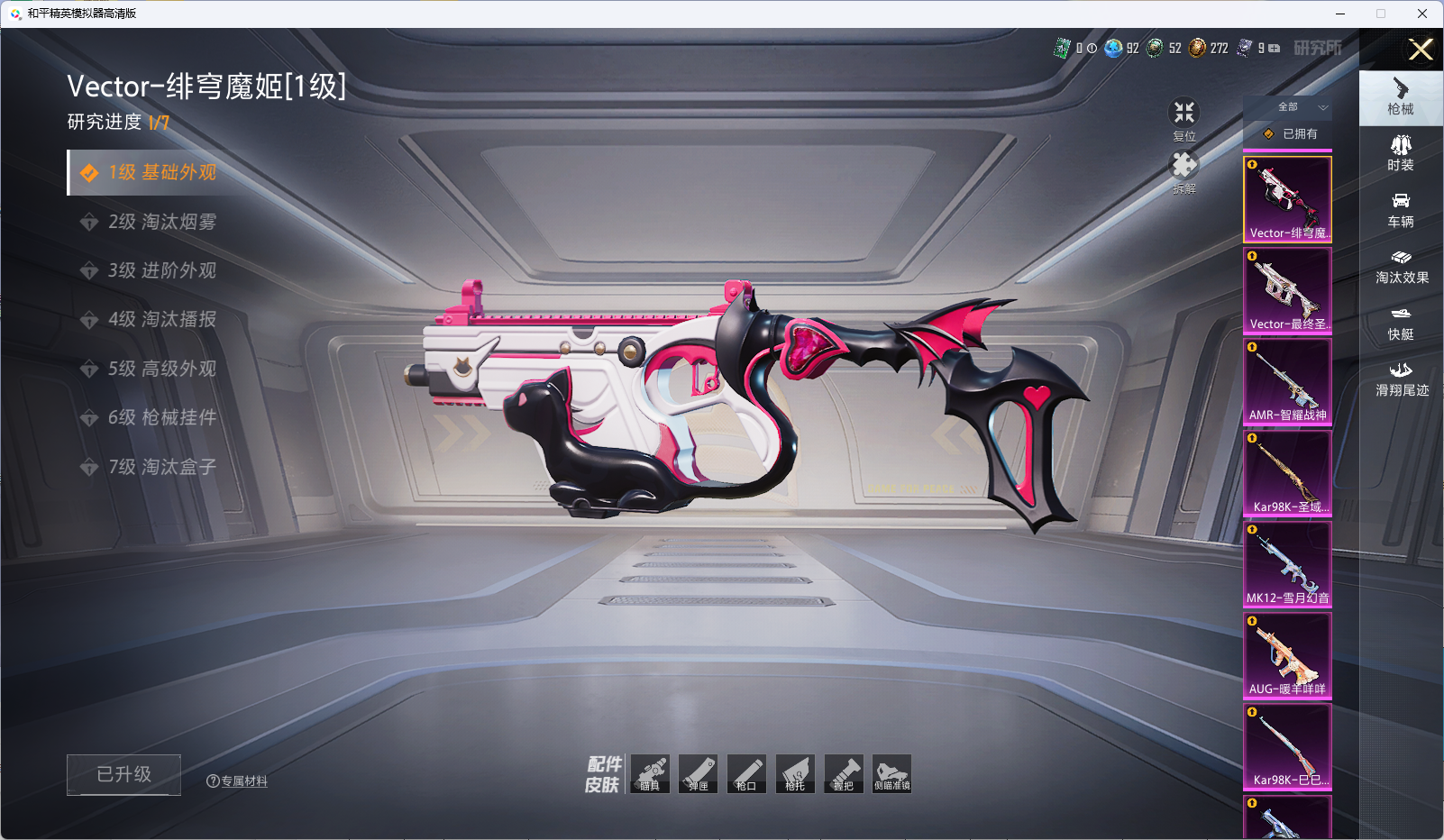Choose the 3级 进阶外观 level entry

click(162, 270)
